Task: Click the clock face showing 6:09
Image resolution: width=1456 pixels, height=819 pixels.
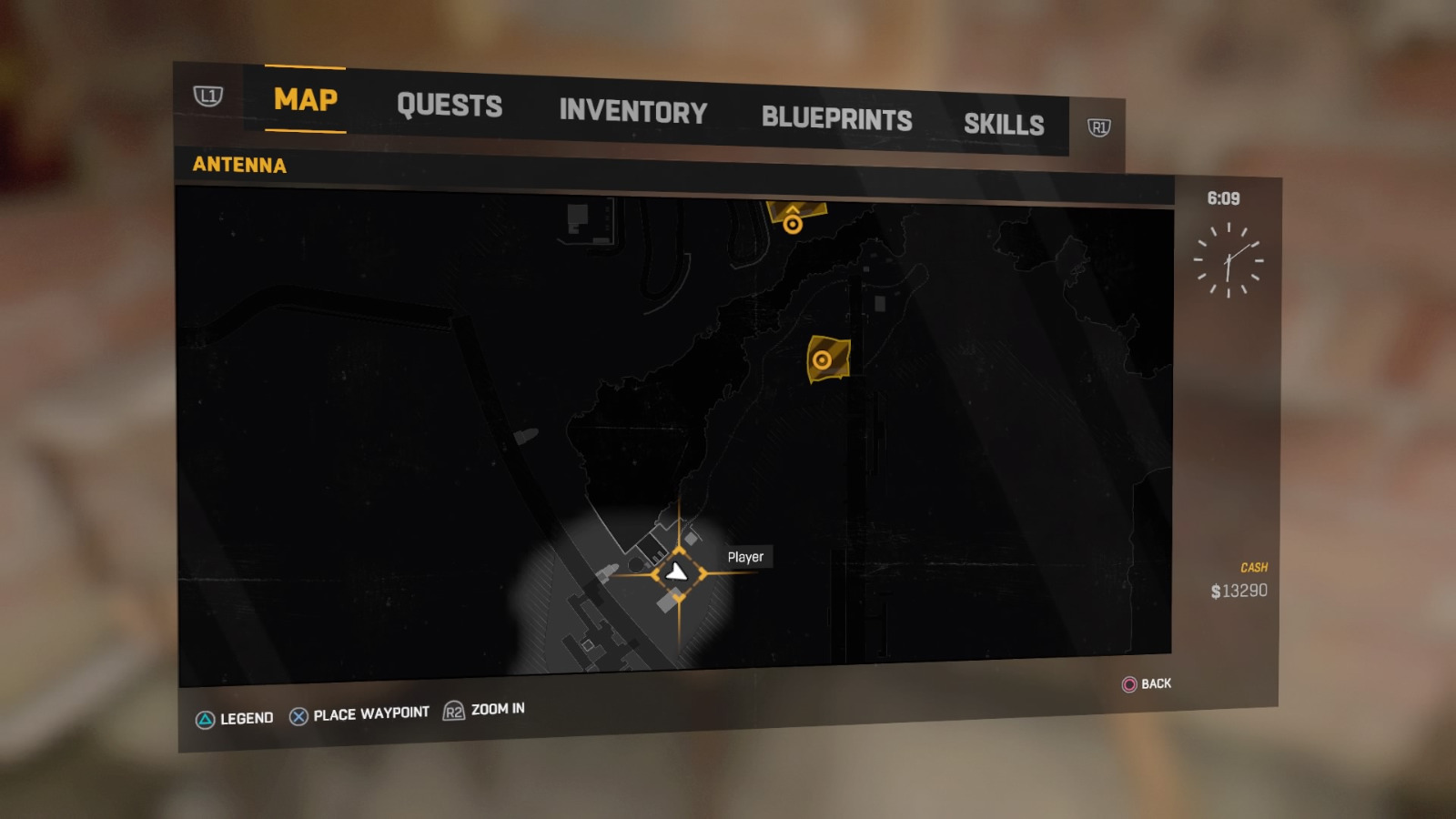Action: click(x=1230, y=262)
